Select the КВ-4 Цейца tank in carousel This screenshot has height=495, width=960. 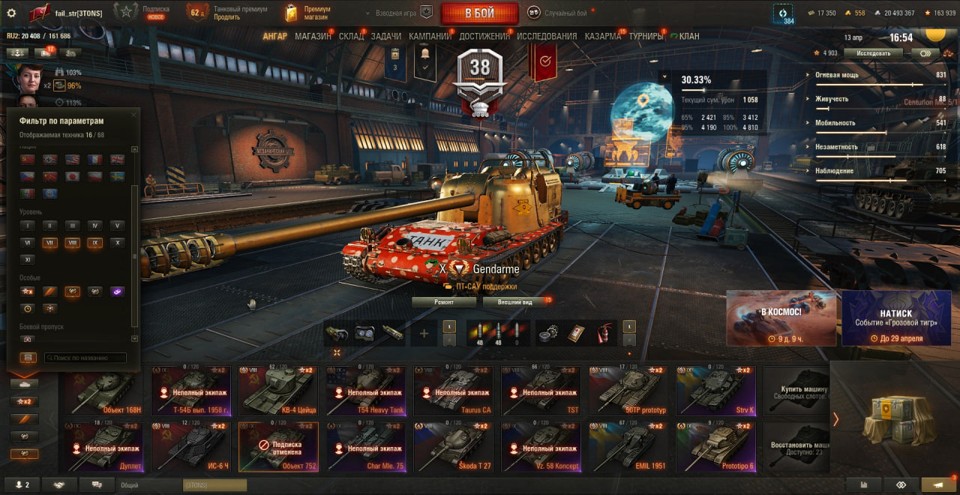[x=278, y=392]
